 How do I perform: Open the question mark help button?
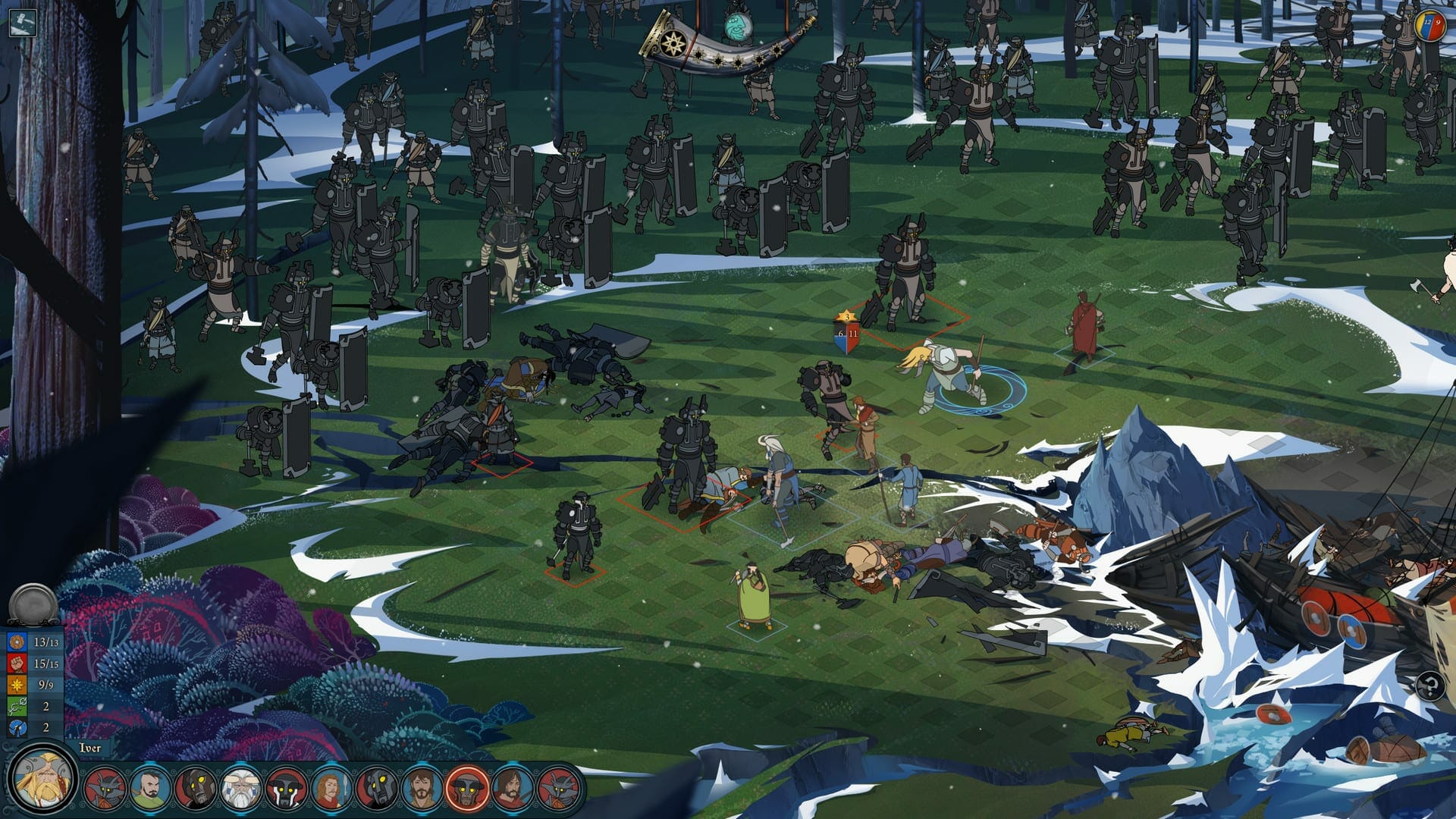click(x=1429, y=687)
